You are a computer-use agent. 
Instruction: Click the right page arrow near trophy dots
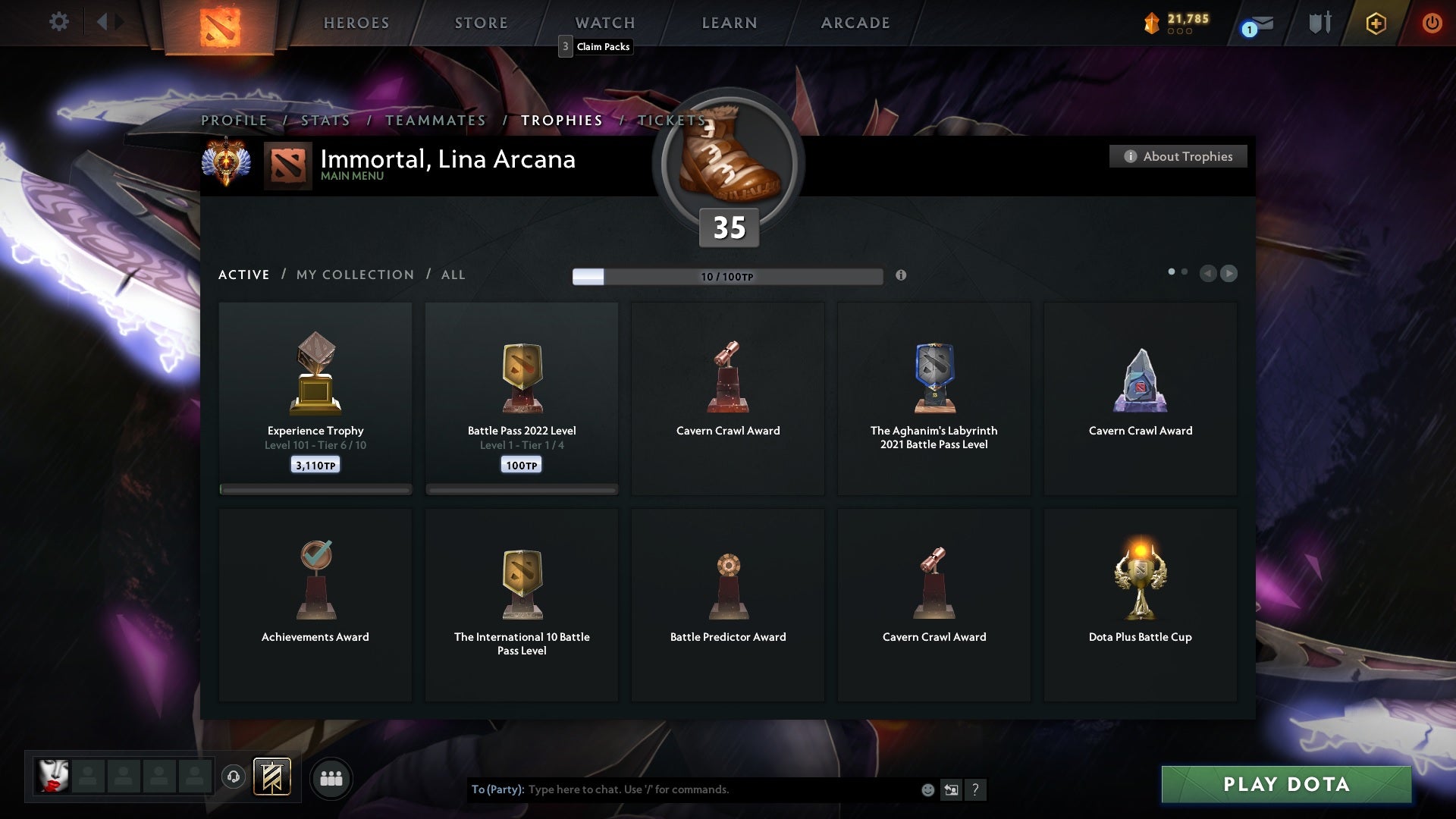pyautogui.click(x=1228, y=274)
